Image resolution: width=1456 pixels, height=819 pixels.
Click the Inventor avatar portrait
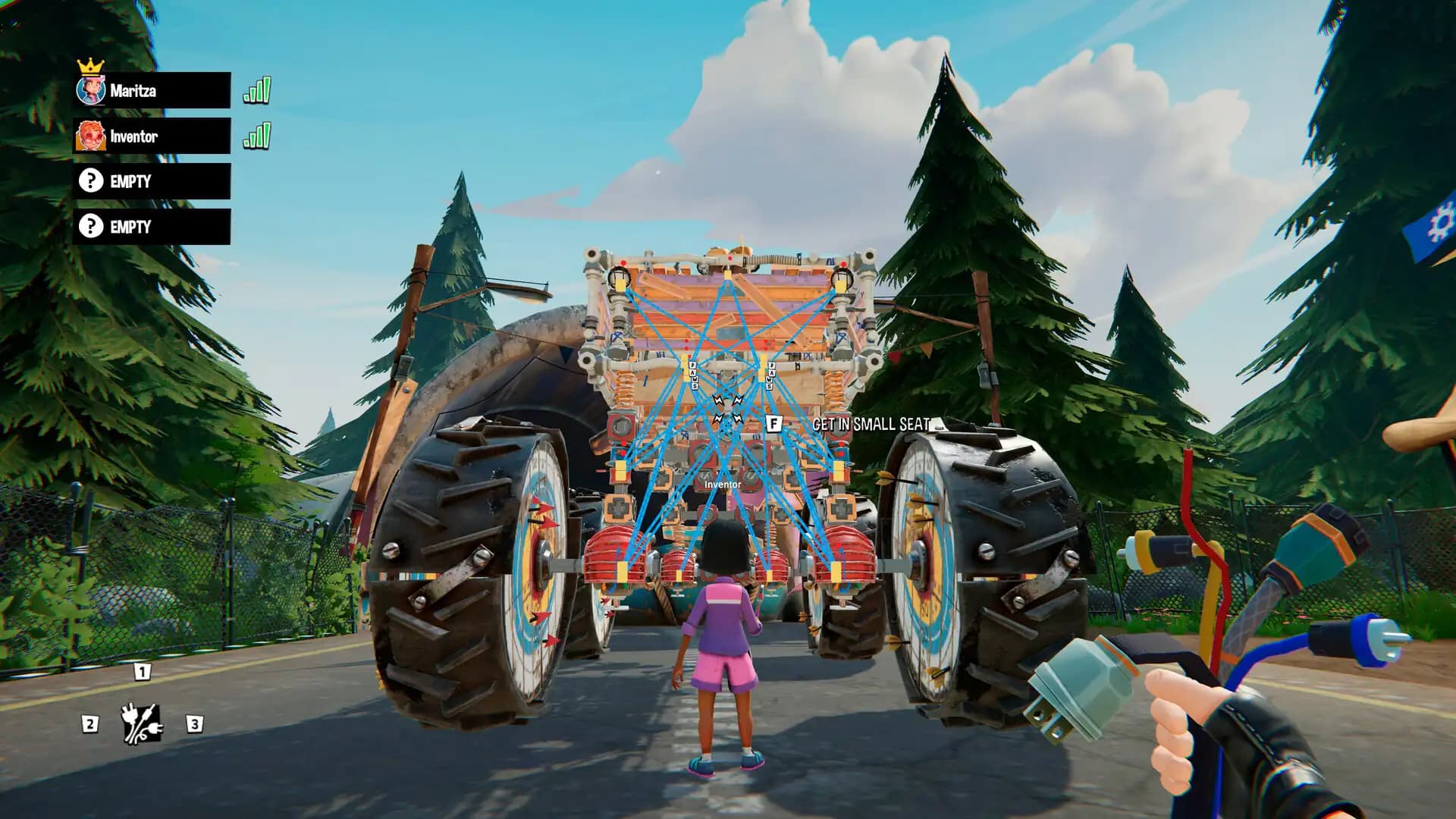tap(90, 137)
